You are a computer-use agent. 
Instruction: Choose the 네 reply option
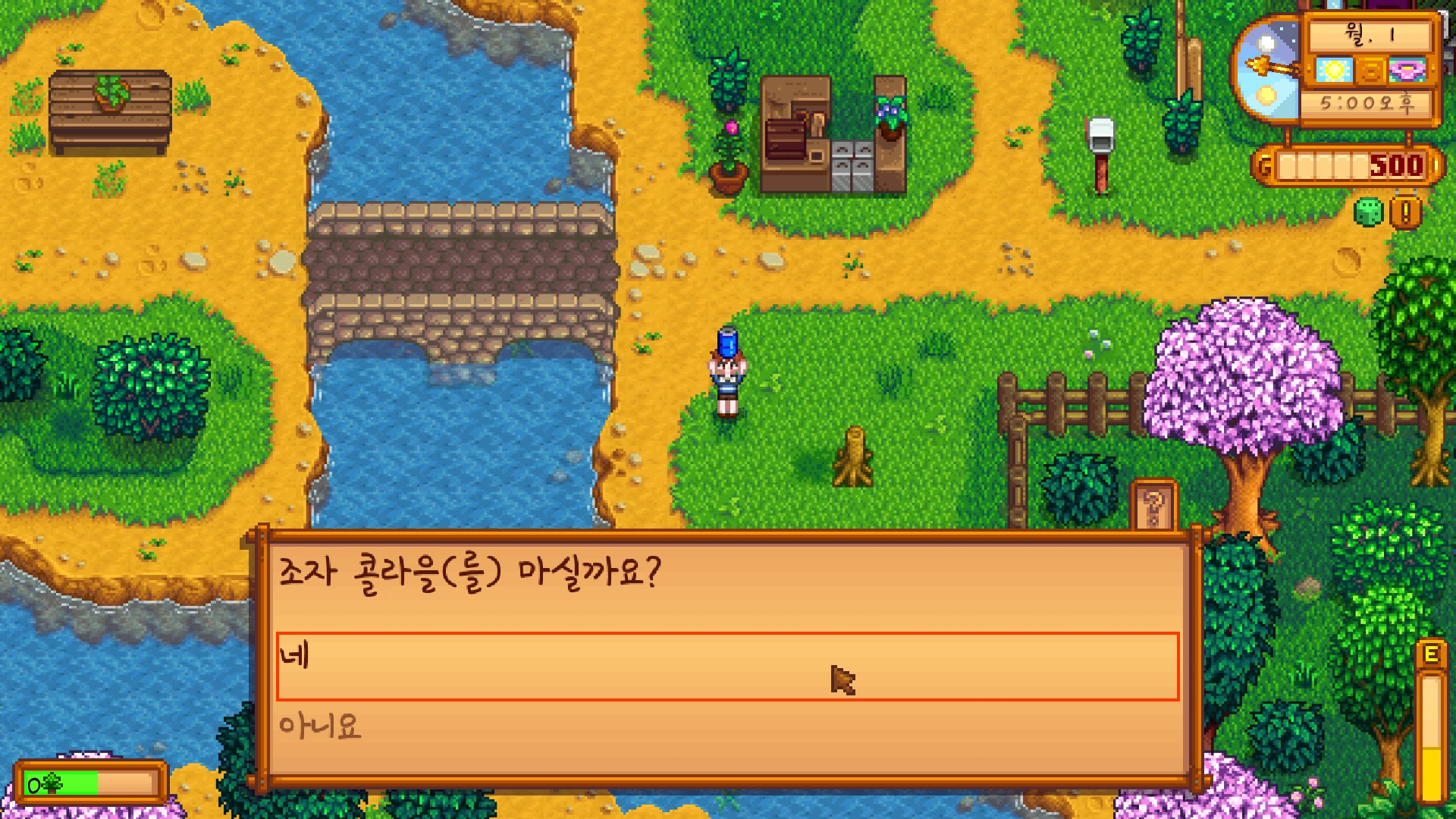pos(726,665)
